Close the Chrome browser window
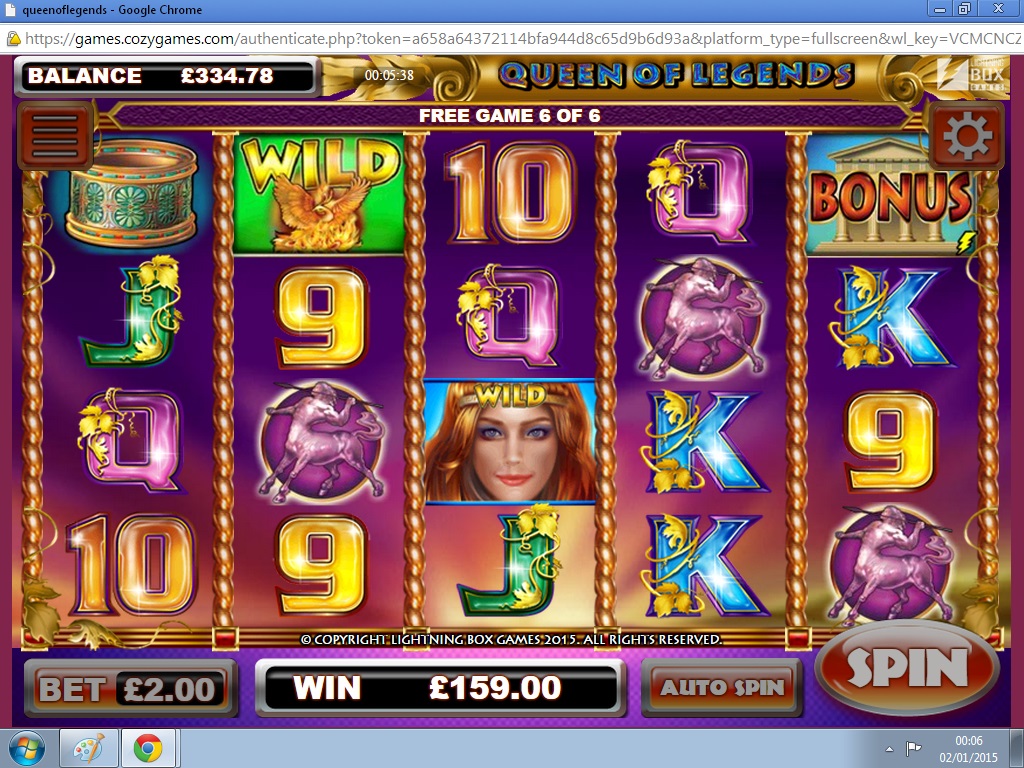The width and height of the screenshot is (1024, 768). coord(997,9)
